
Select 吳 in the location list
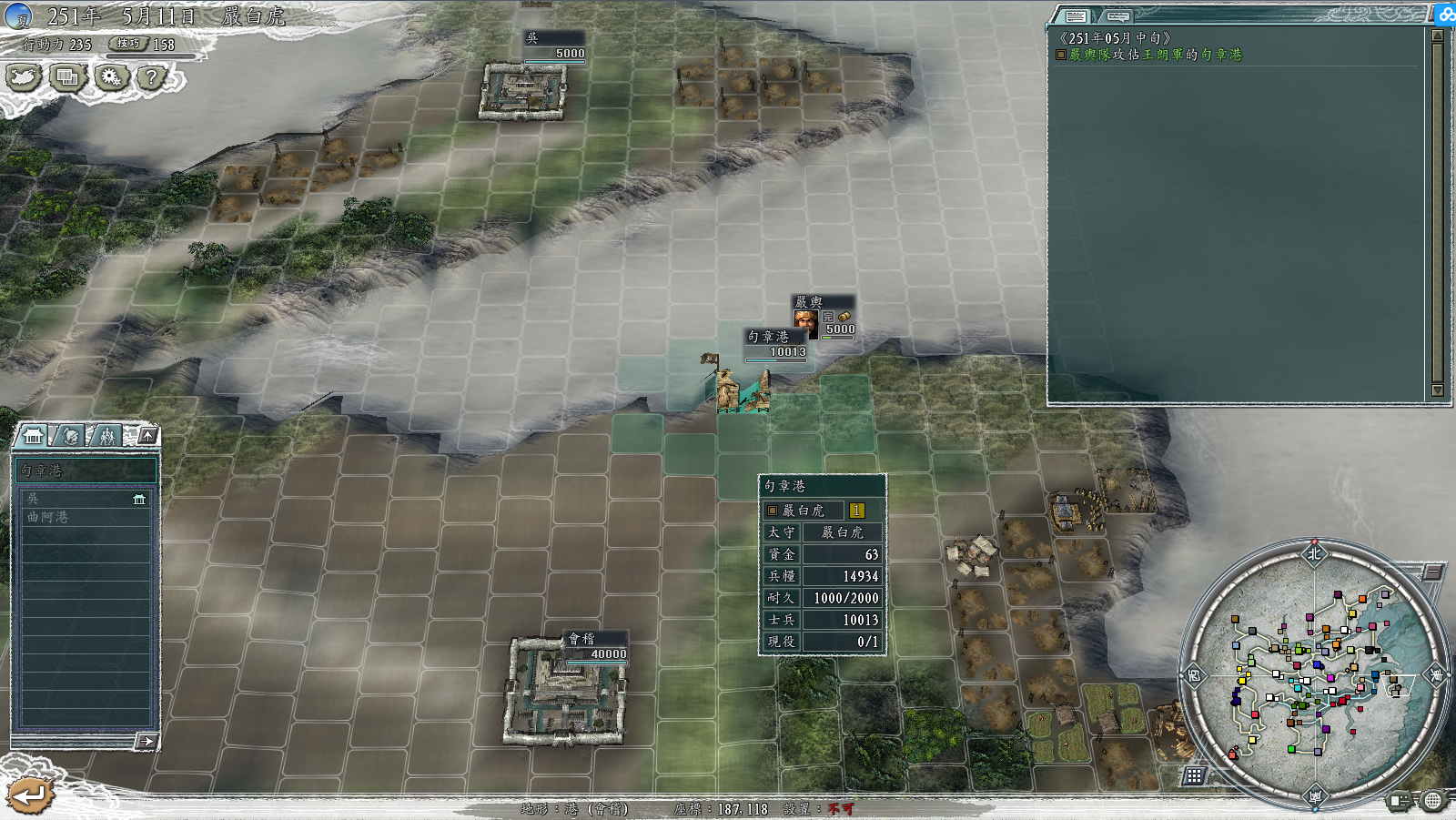click(x=82, y=499)
